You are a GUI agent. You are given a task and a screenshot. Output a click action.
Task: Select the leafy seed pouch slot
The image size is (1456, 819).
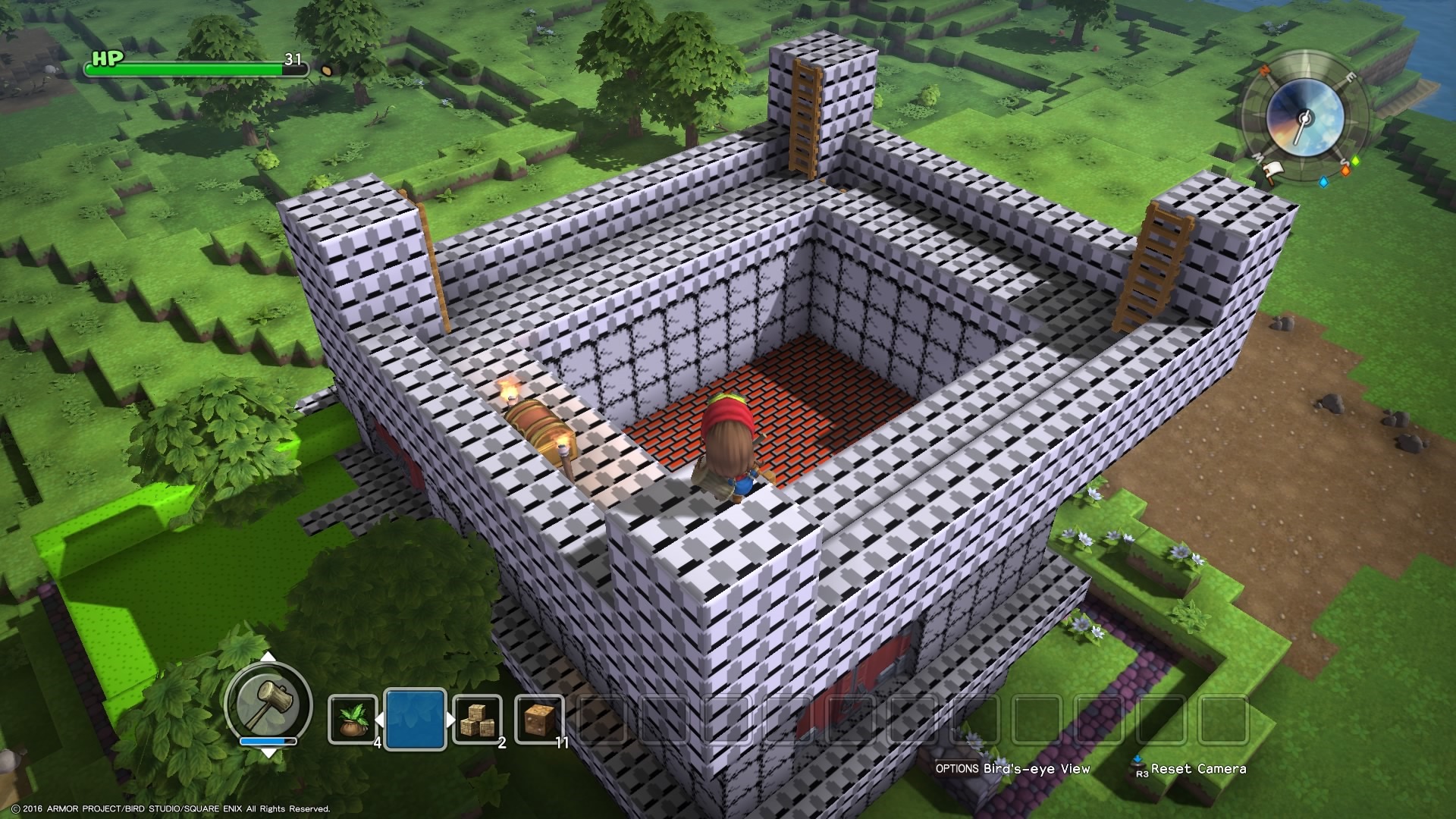pyautogui.click(x=353, y=720)
